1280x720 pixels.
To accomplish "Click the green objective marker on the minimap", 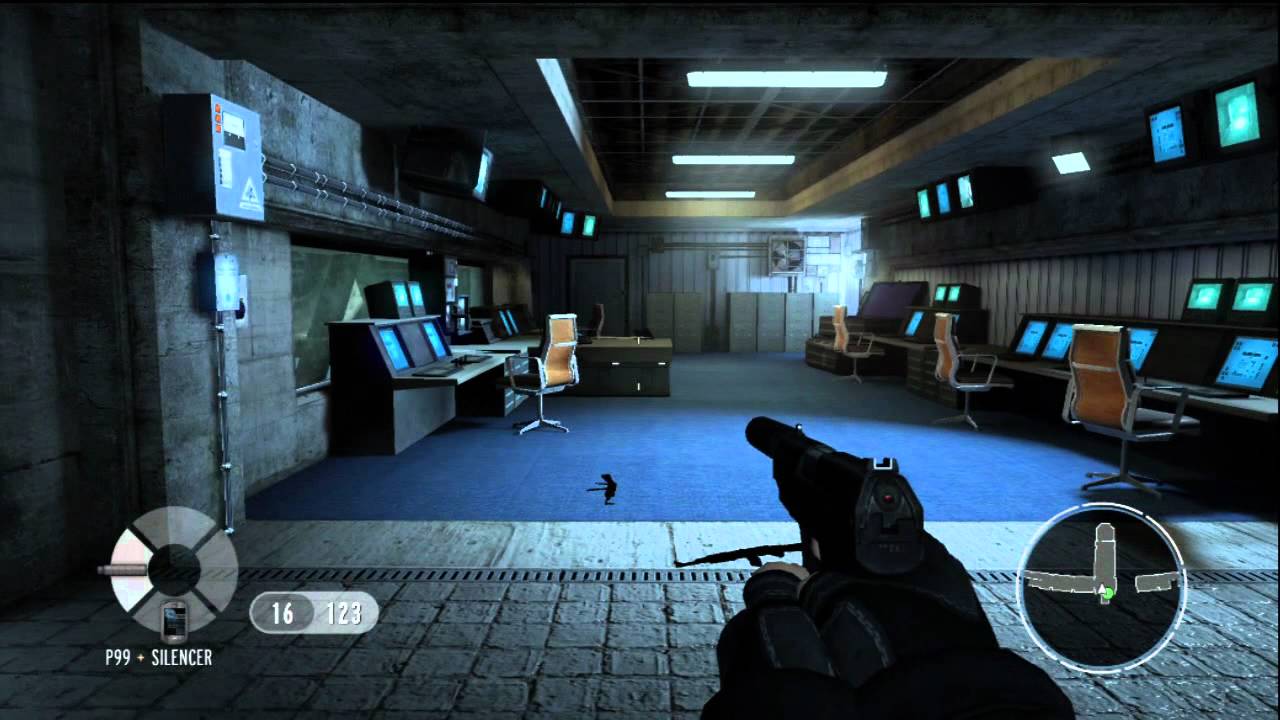I will pos(1109,594).
